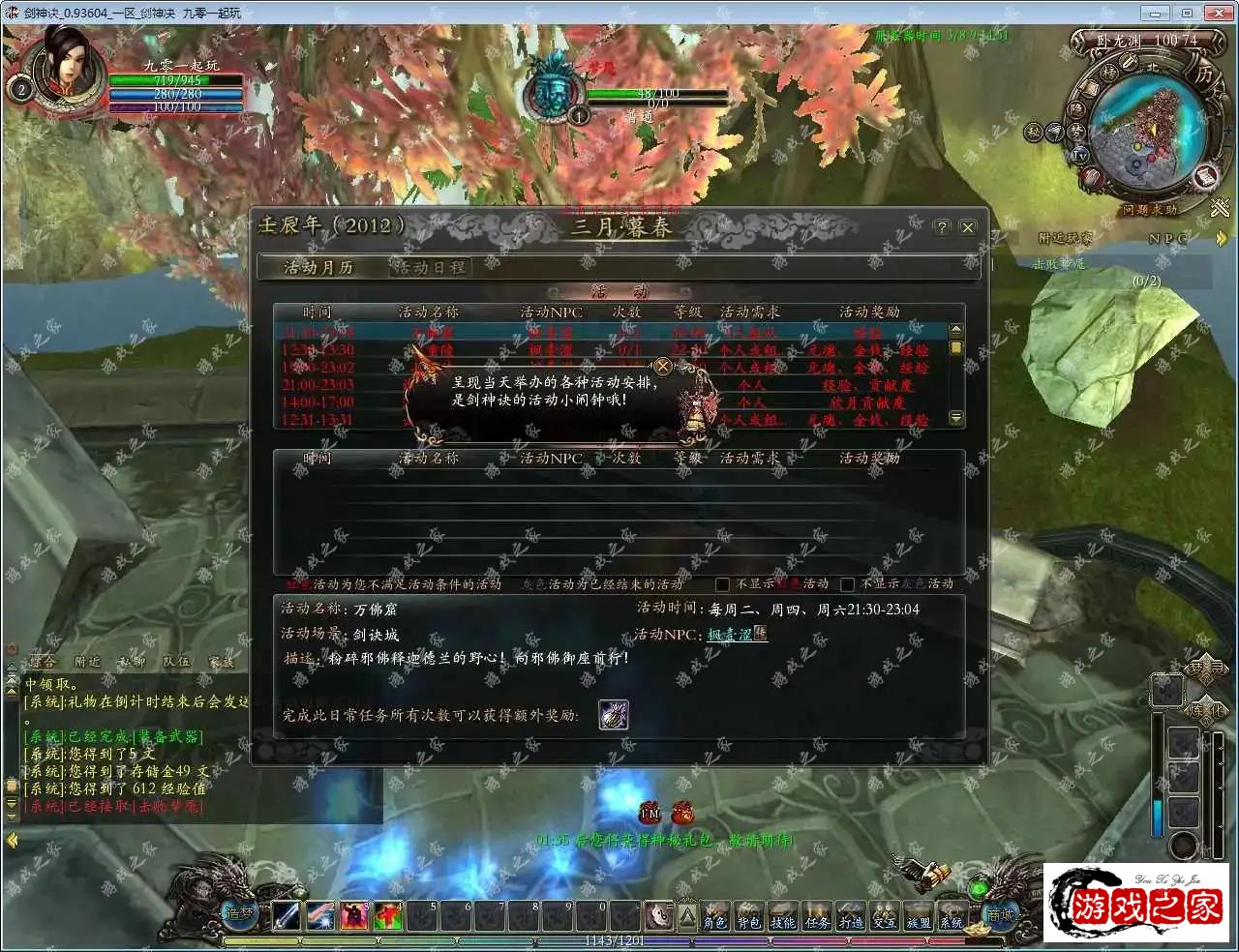Switch chat to the 附近 channel tab
The image size is (1239, 952).
tap(87, 662)
